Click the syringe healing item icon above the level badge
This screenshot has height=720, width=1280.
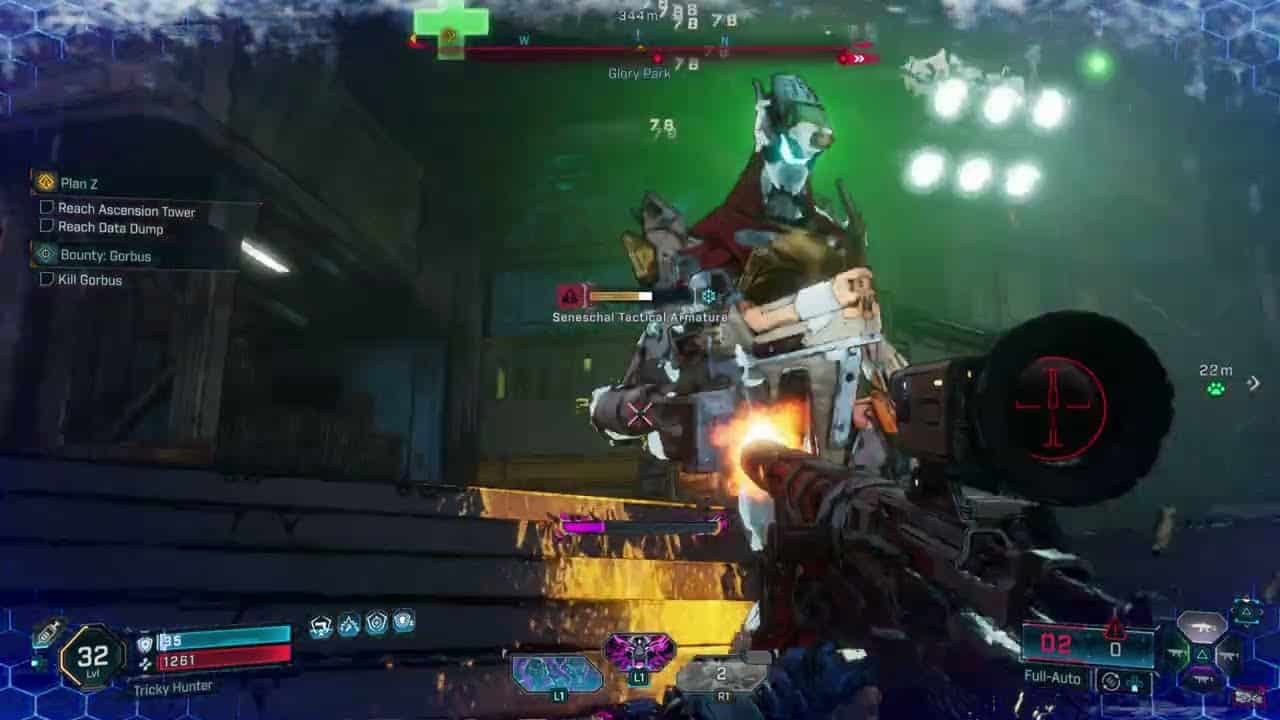[46, 634]
